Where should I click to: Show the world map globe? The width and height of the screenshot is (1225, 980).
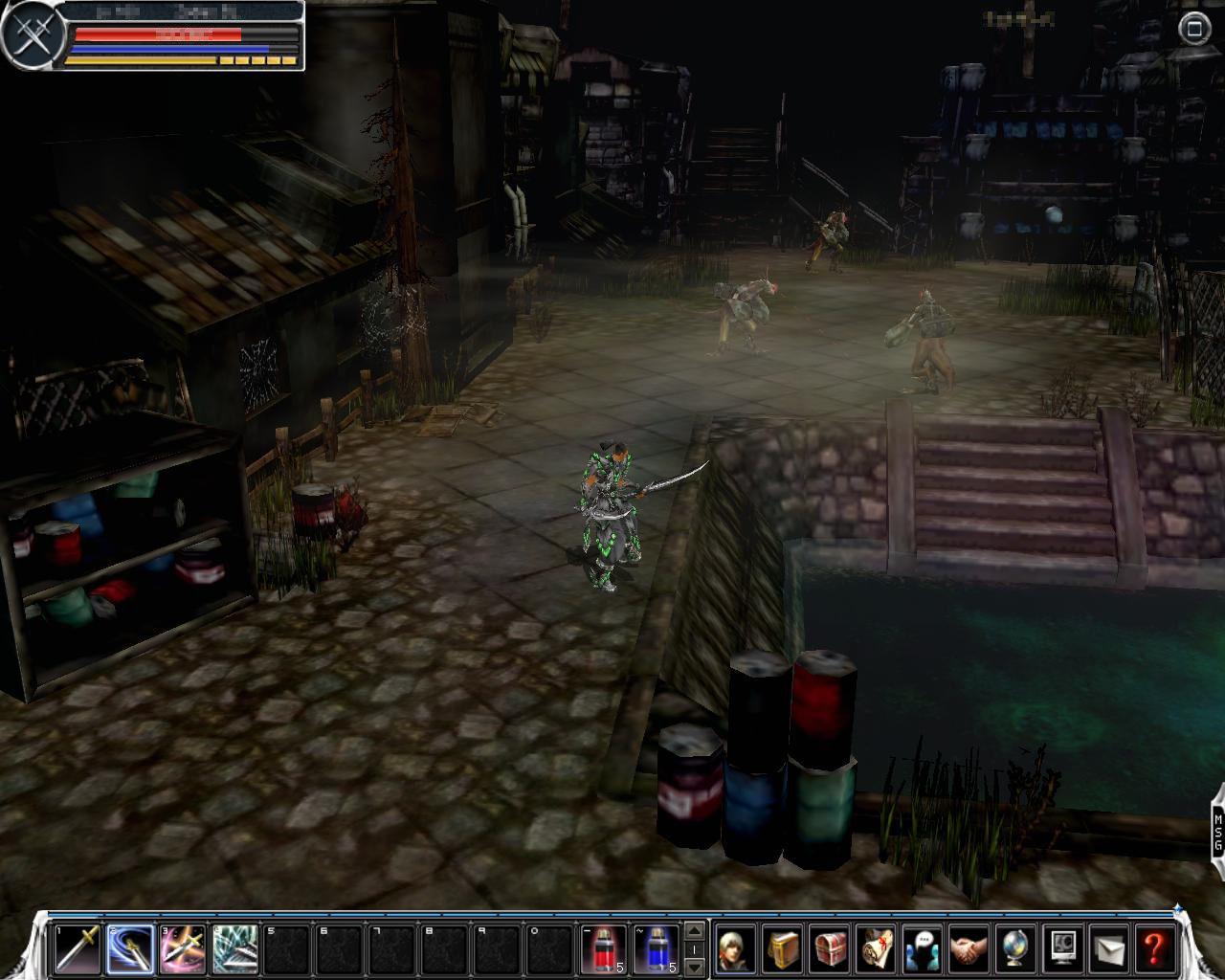click(1014, 948)
